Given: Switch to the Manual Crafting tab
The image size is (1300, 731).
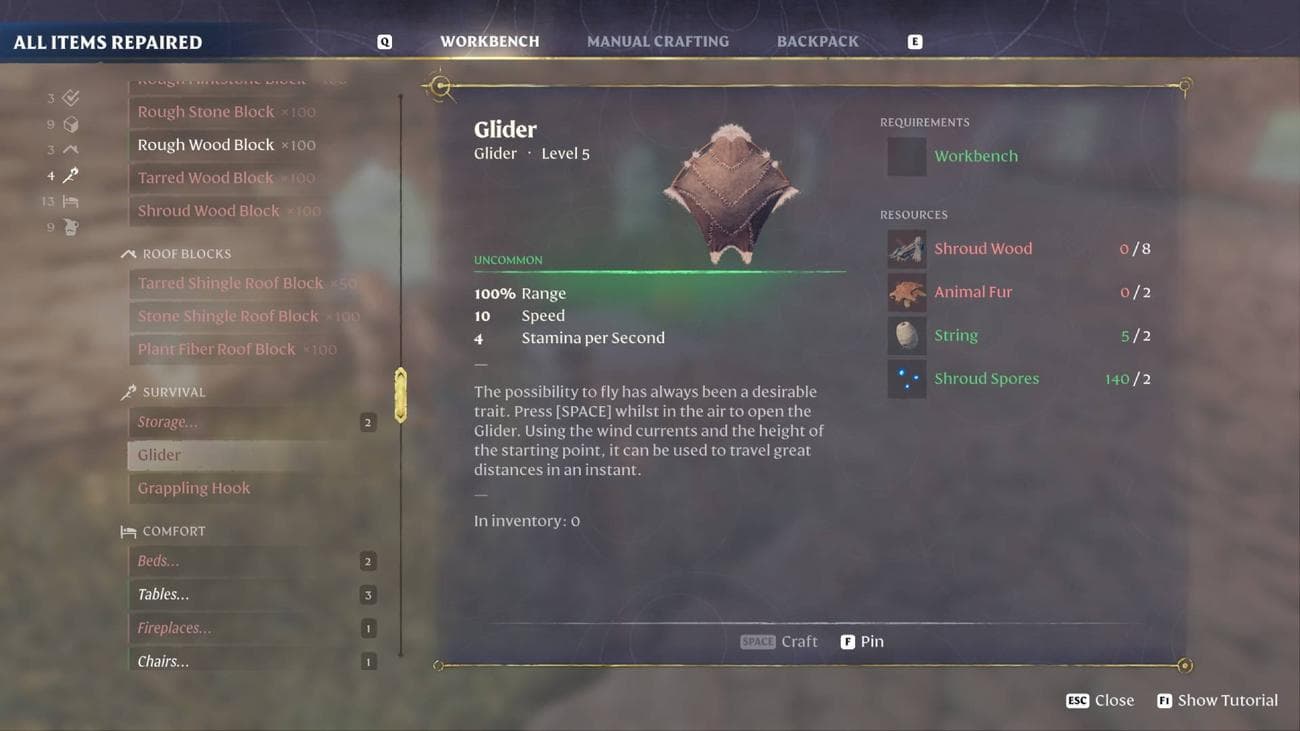Looking at the screenshot, I should pos(658,41).
